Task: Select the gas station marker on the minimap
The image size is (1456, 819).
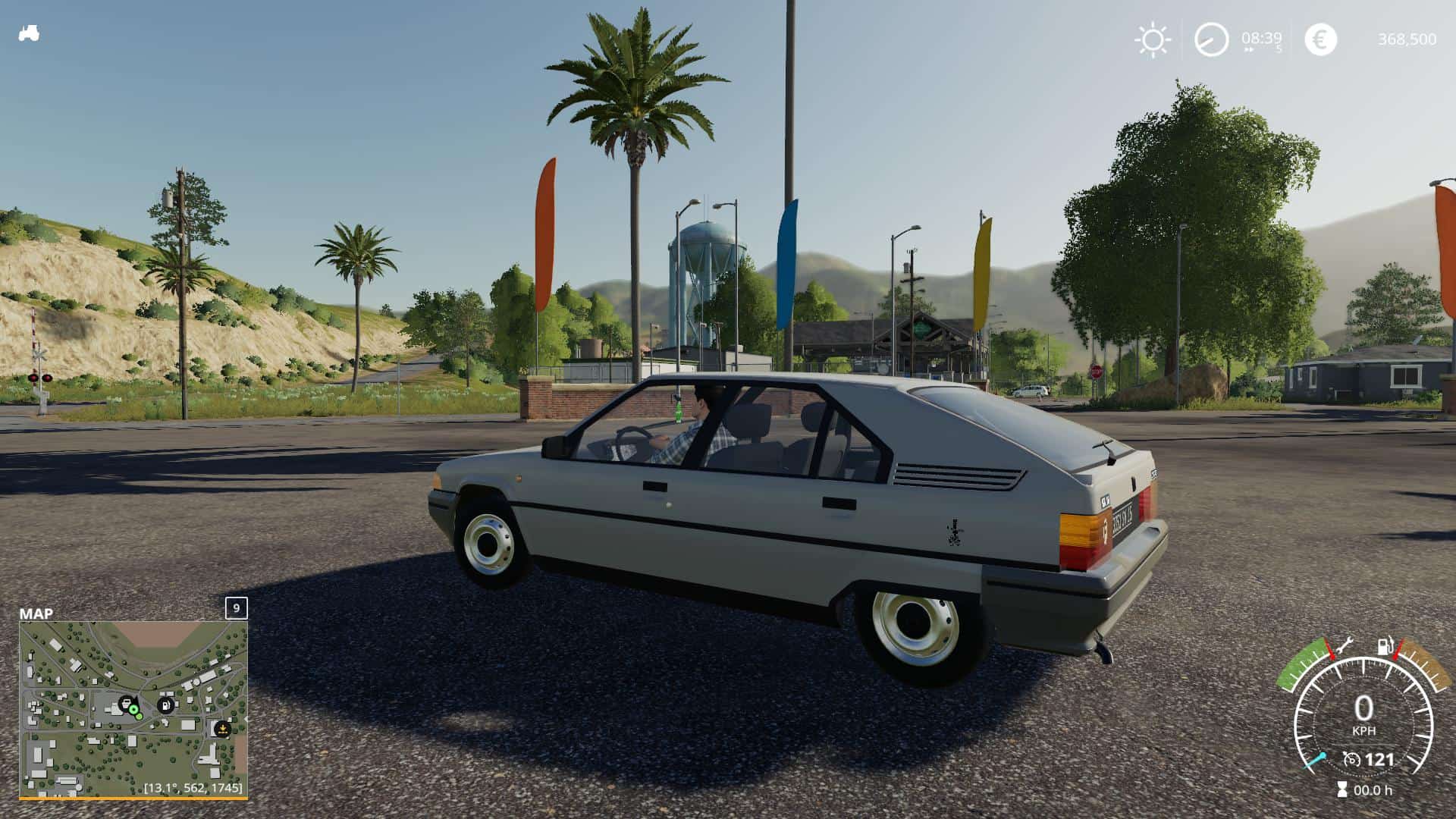Action: (x=165, y=705)
